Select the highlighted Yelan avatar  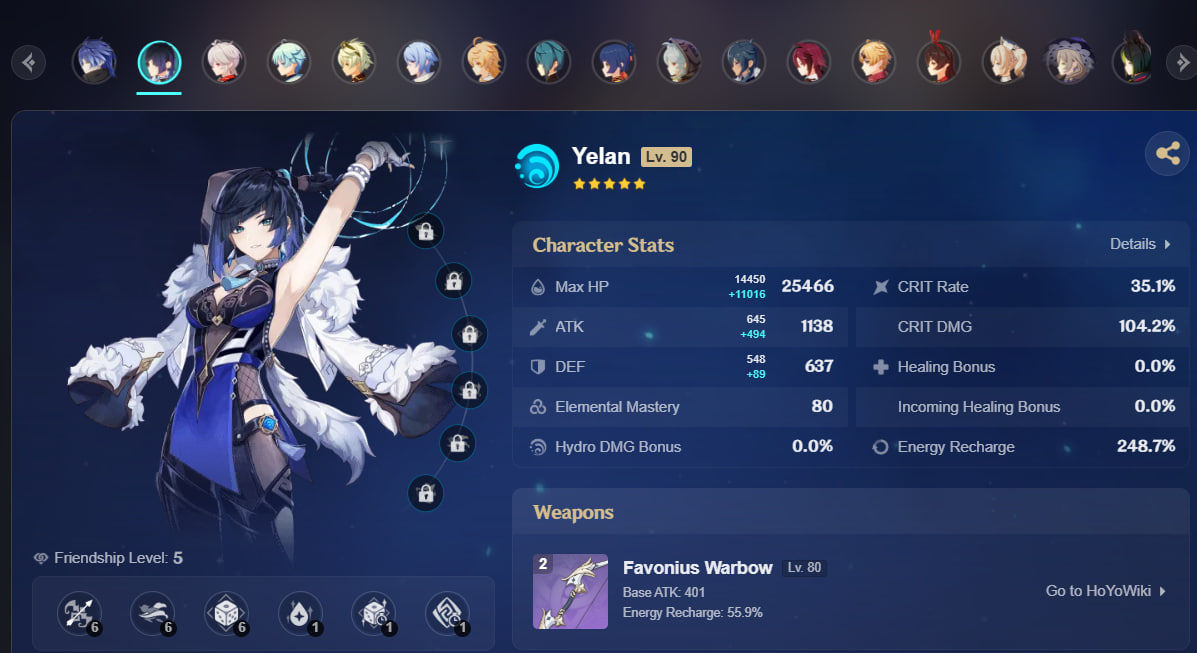coord(159,62)
